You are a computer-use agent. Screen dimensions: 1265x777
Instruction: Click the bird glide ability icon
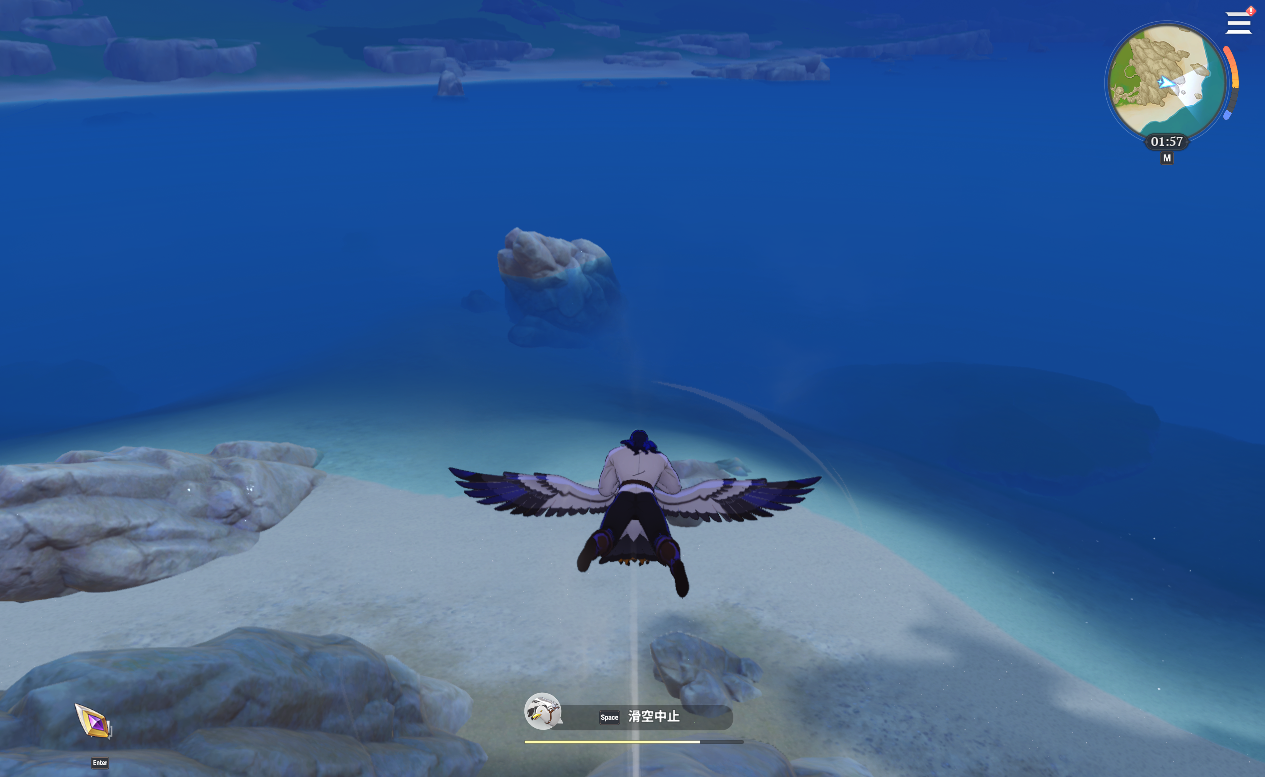pyautogui.click(x=542, y=711)
